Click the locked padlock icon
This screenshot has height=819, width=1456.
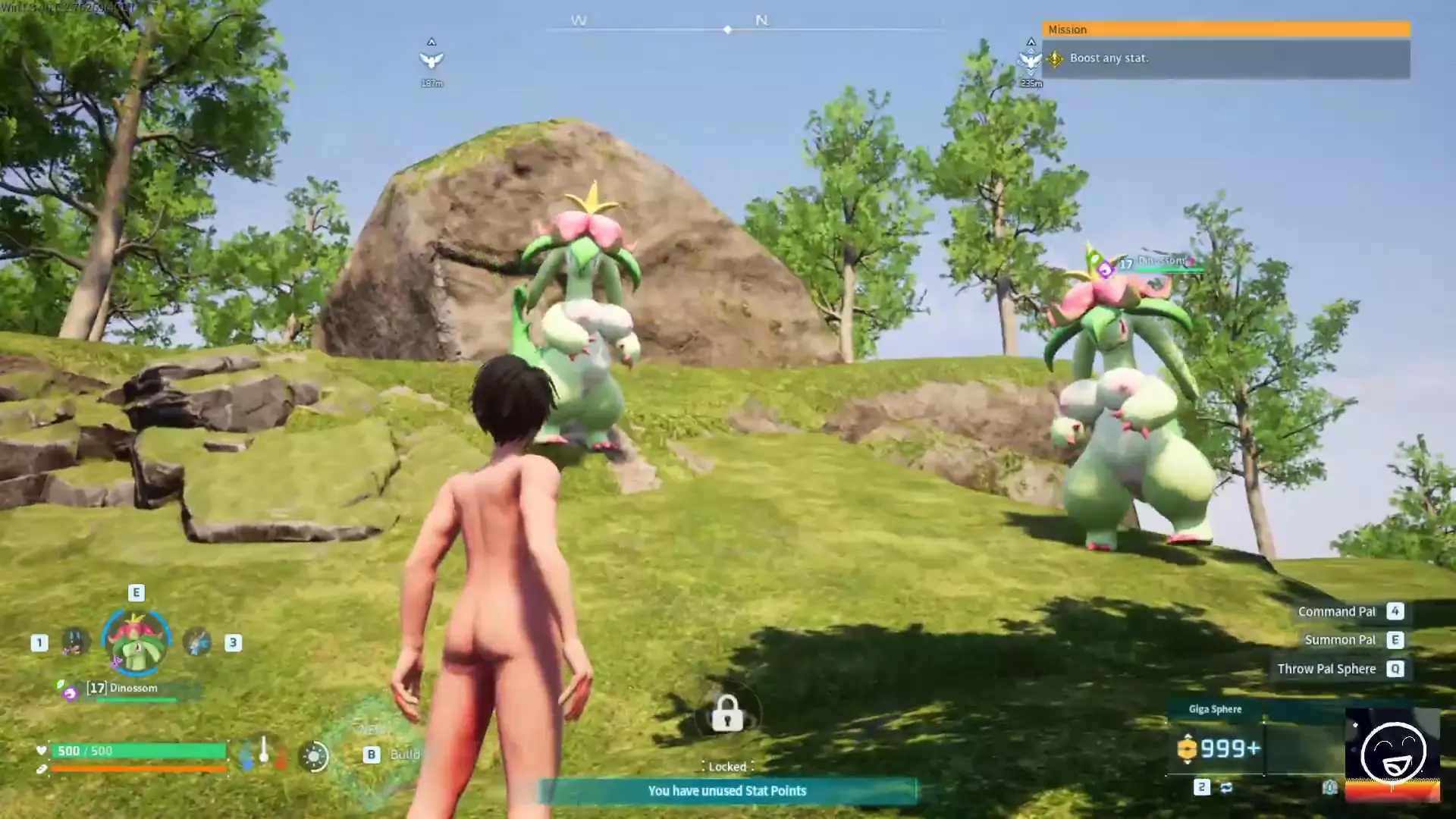click(726, 714)
